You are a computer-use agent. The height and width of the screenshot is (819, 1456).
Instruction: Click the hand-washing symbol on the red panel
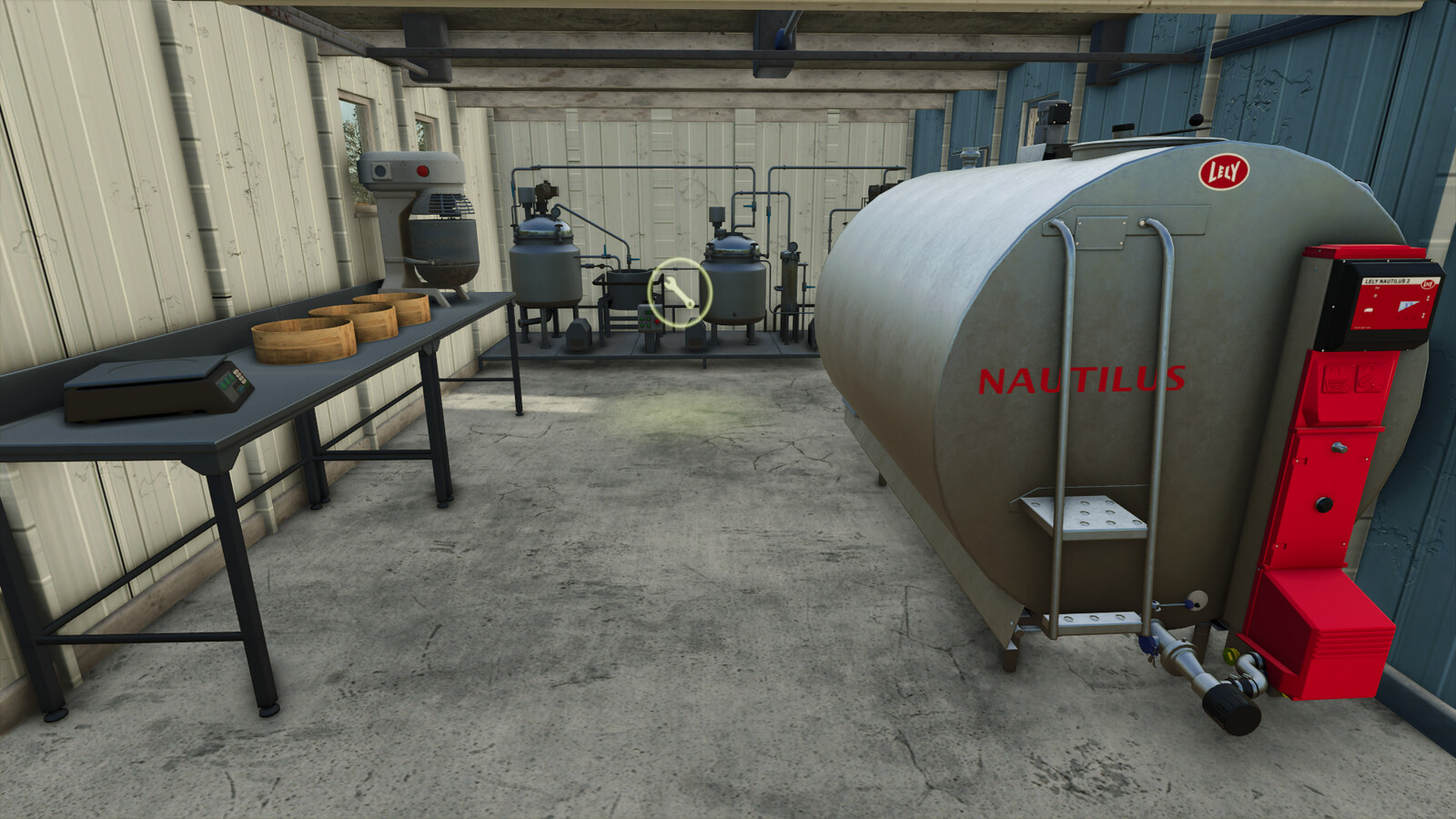(x=1336, y=378)
